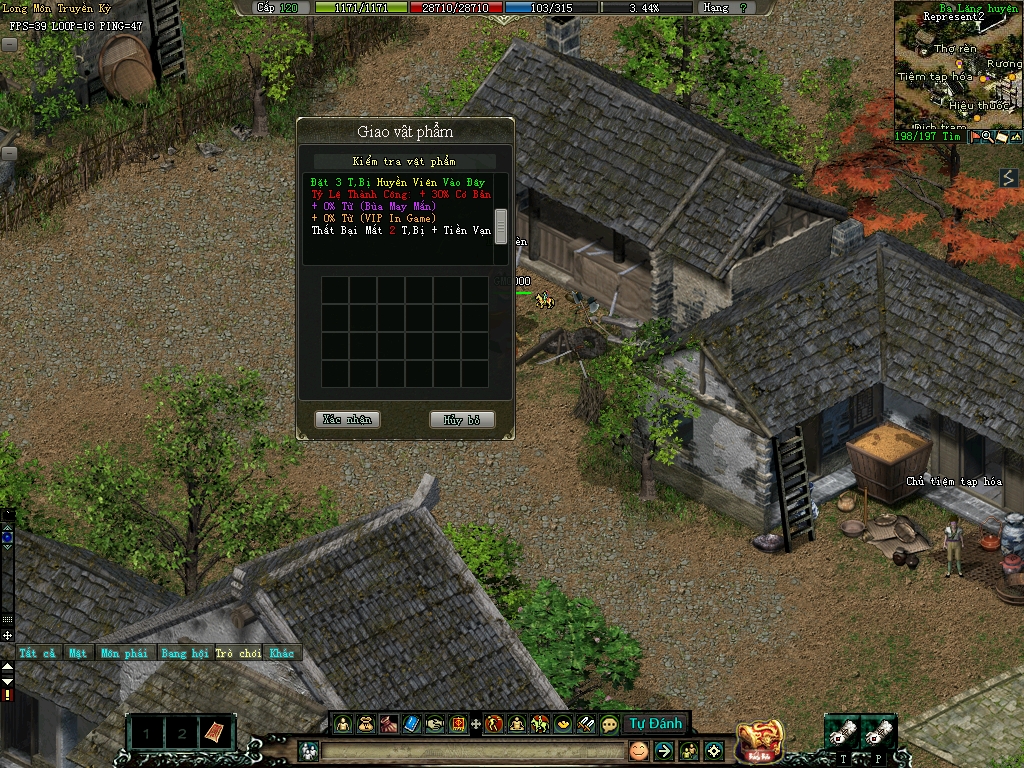Screen dimensions: 1024x768
Task: Click the chat message input bar
Action: (470, 750)
